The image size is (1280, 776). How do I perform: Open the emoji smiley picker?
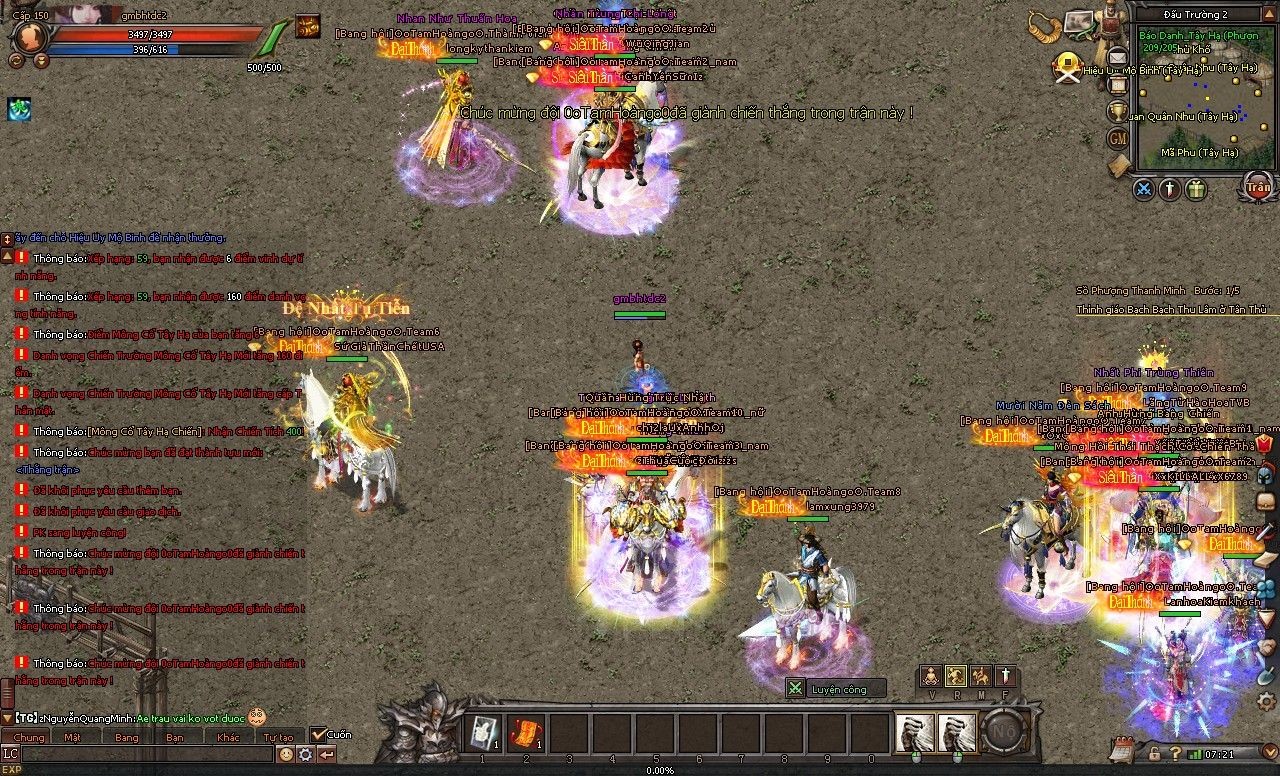click(x=286, y=755)
